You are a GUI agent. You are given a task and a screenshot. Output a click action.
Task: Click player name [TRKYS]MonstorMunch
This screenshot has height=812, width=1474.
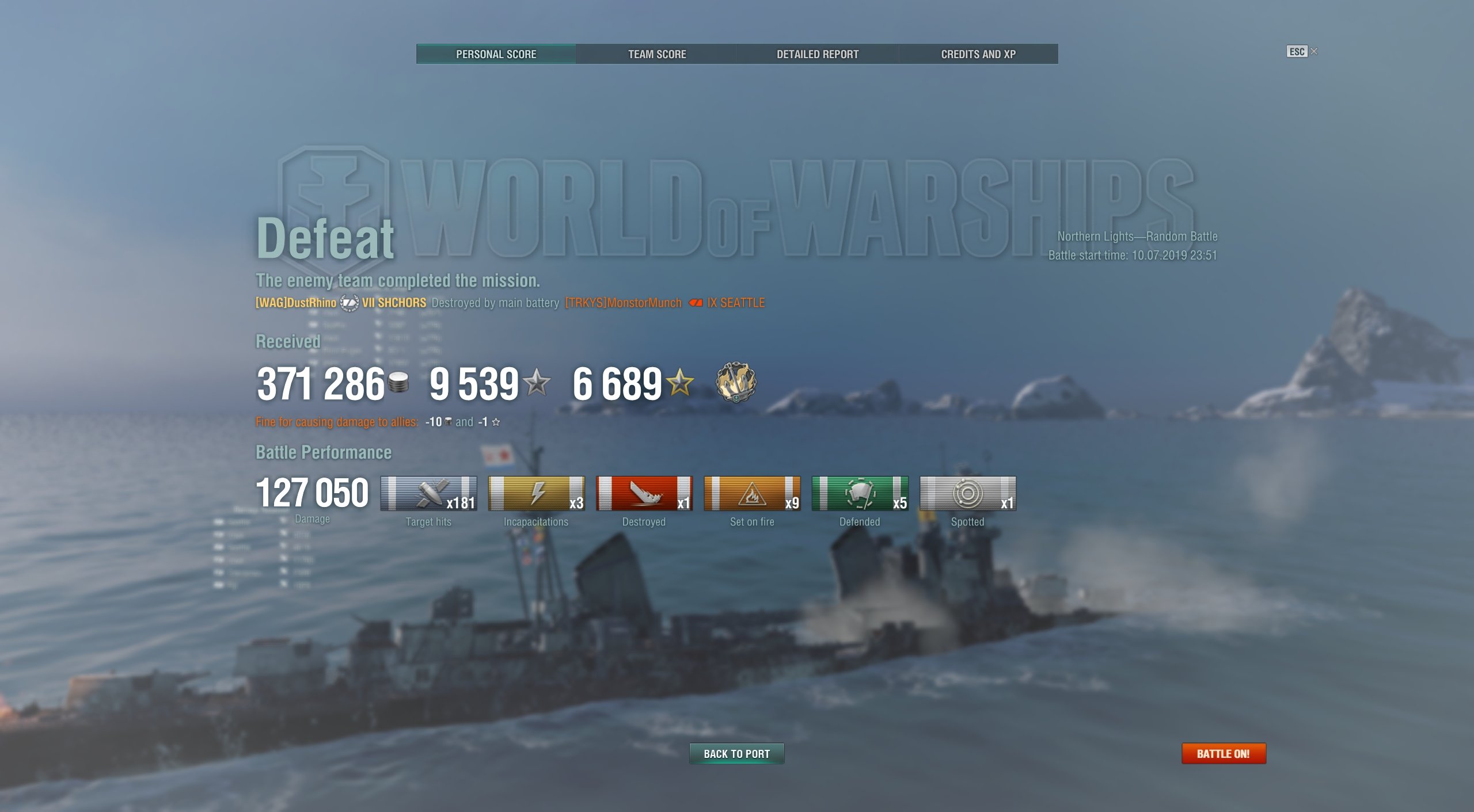point(623,303)
